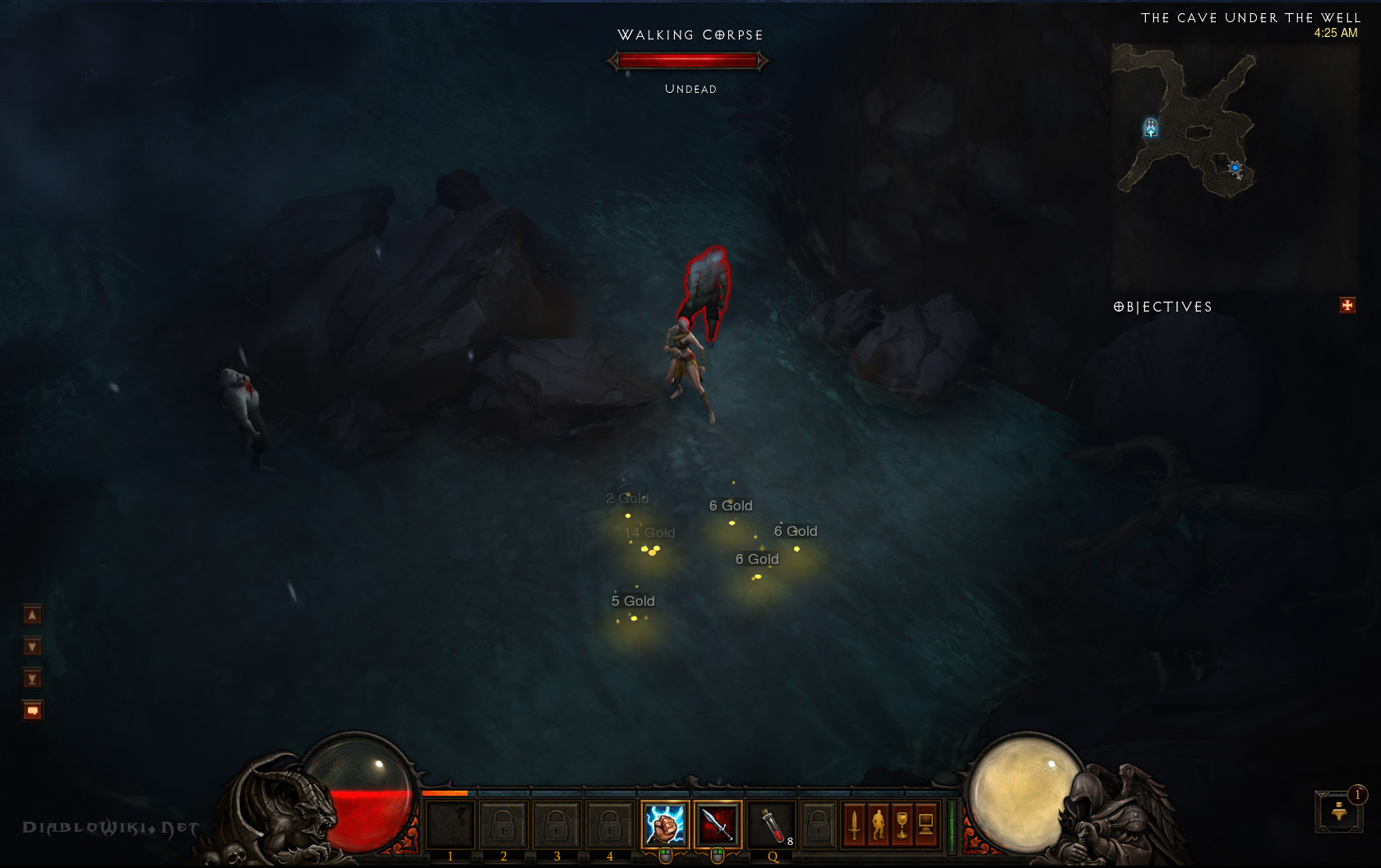The width and height of the screenshot is (1381, 868).
Task: Open the computer monitor game menu button
Action: [x=926, y=824]
